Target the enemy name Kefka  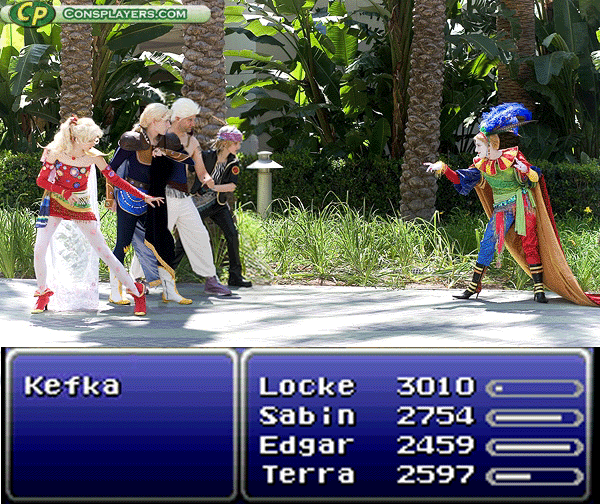click(x=71, y=386)
